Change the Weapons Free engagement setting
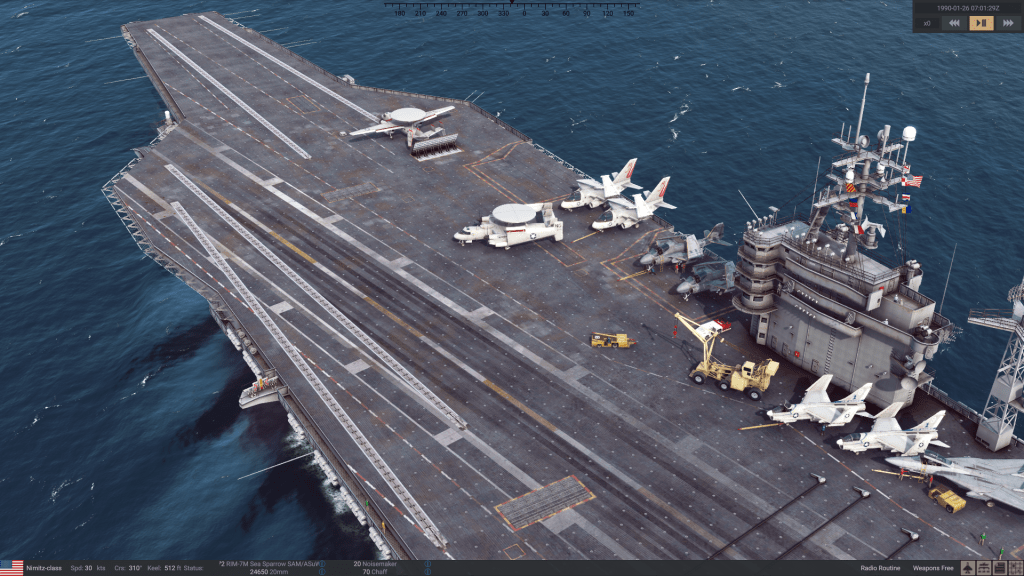The image size is (1024, 576). coord(933,568)
